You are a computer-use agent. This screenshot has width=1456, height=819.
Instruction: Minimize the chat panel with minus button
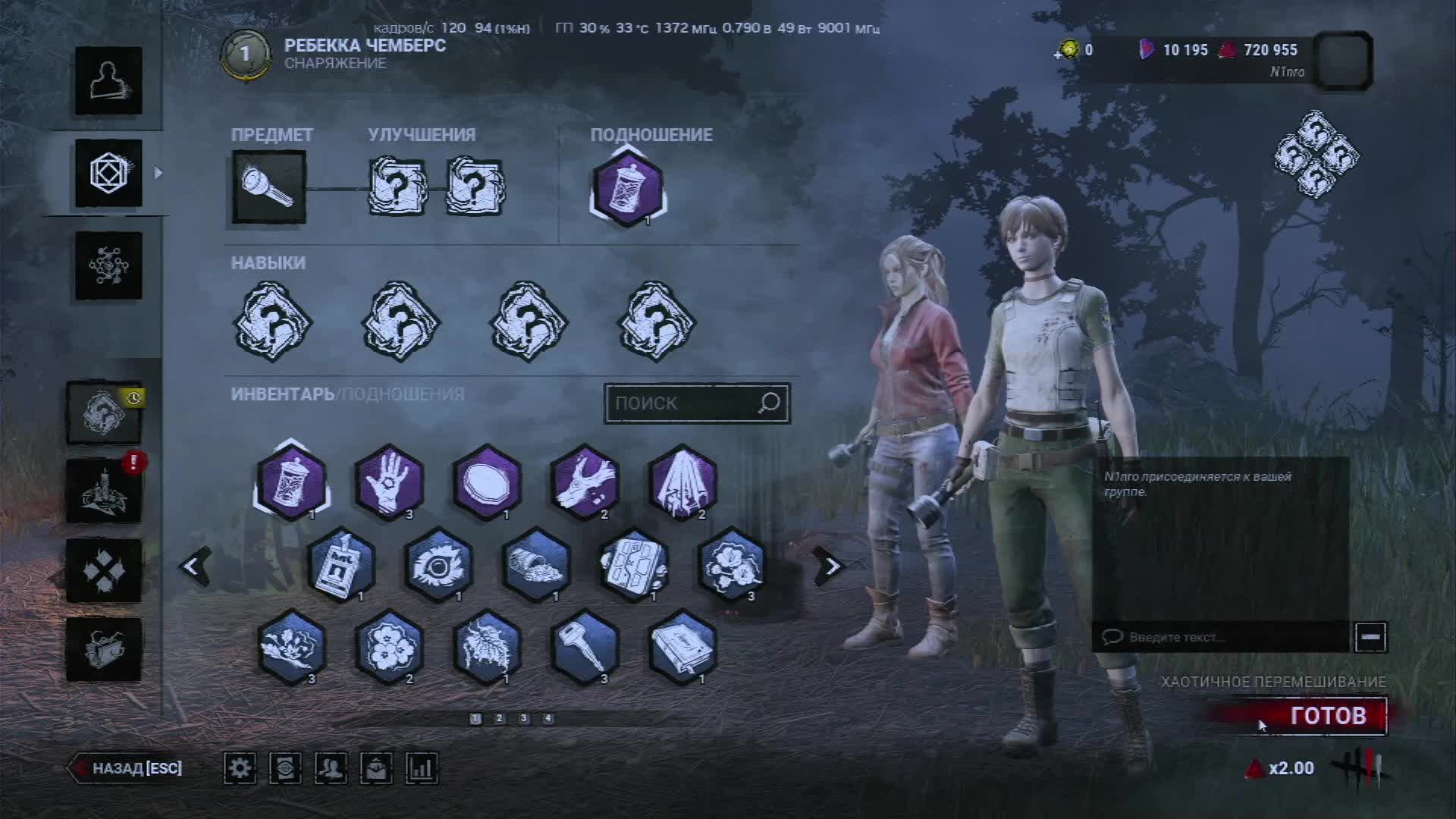tap(1370, 637)
